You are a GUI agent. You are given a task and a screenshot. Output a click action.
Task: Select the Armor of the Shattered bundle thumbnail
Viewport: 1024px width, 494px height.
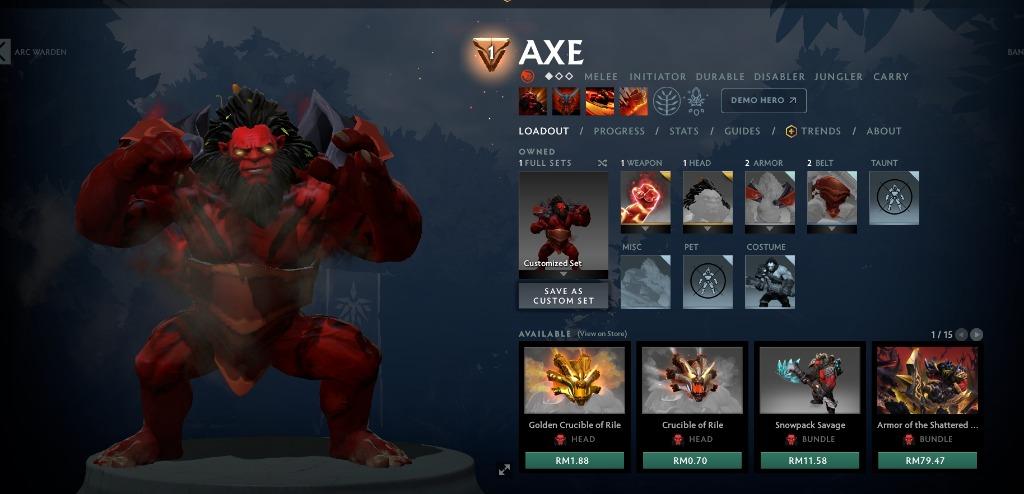pos(927,380)
